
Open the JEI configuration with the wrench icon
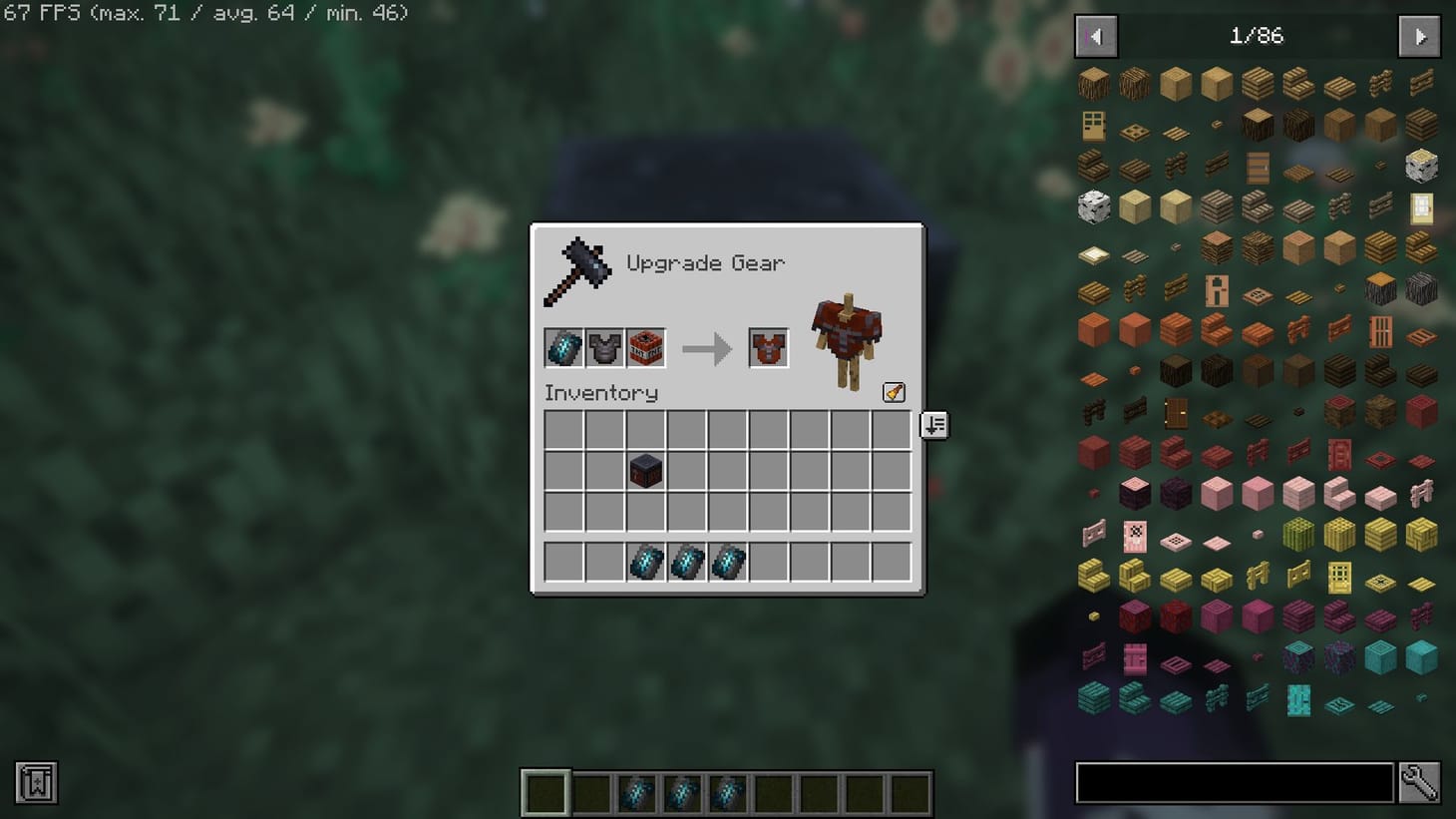[1420, 783]
